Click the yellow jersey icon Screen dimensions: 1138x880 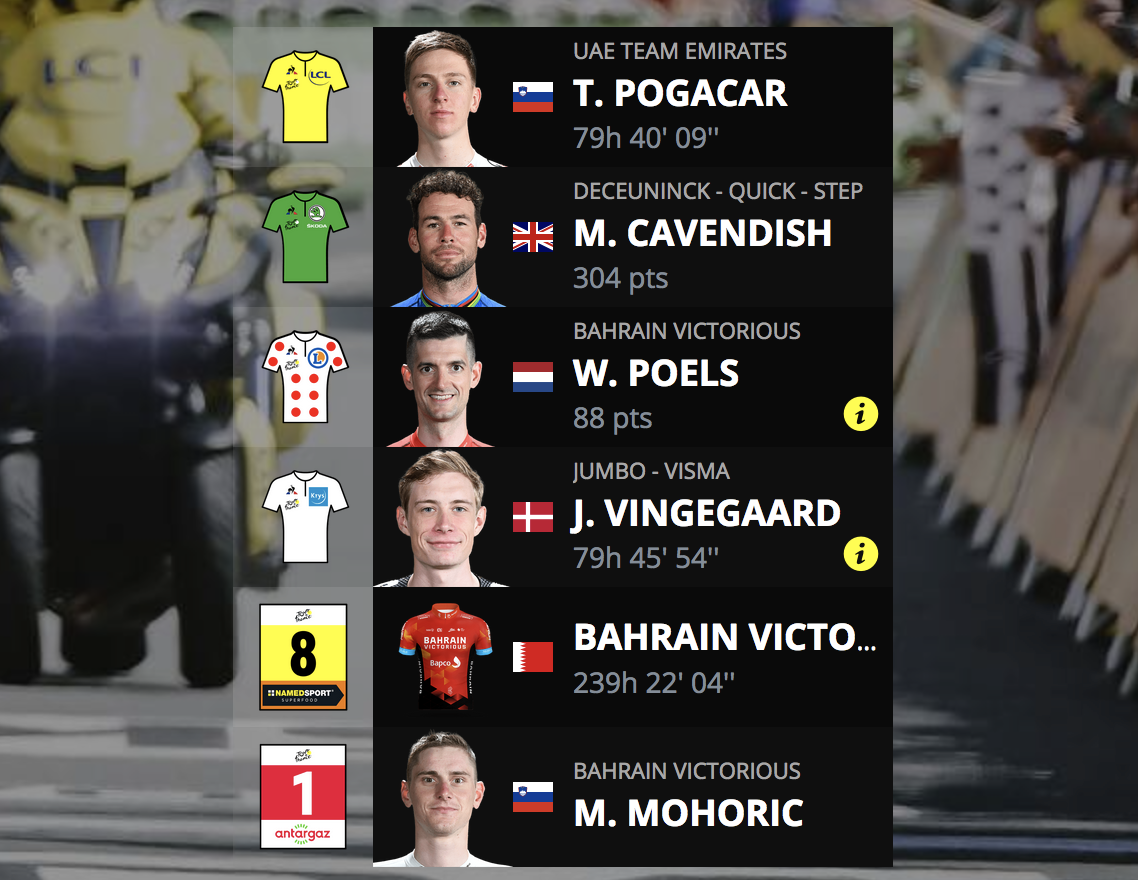305,97
